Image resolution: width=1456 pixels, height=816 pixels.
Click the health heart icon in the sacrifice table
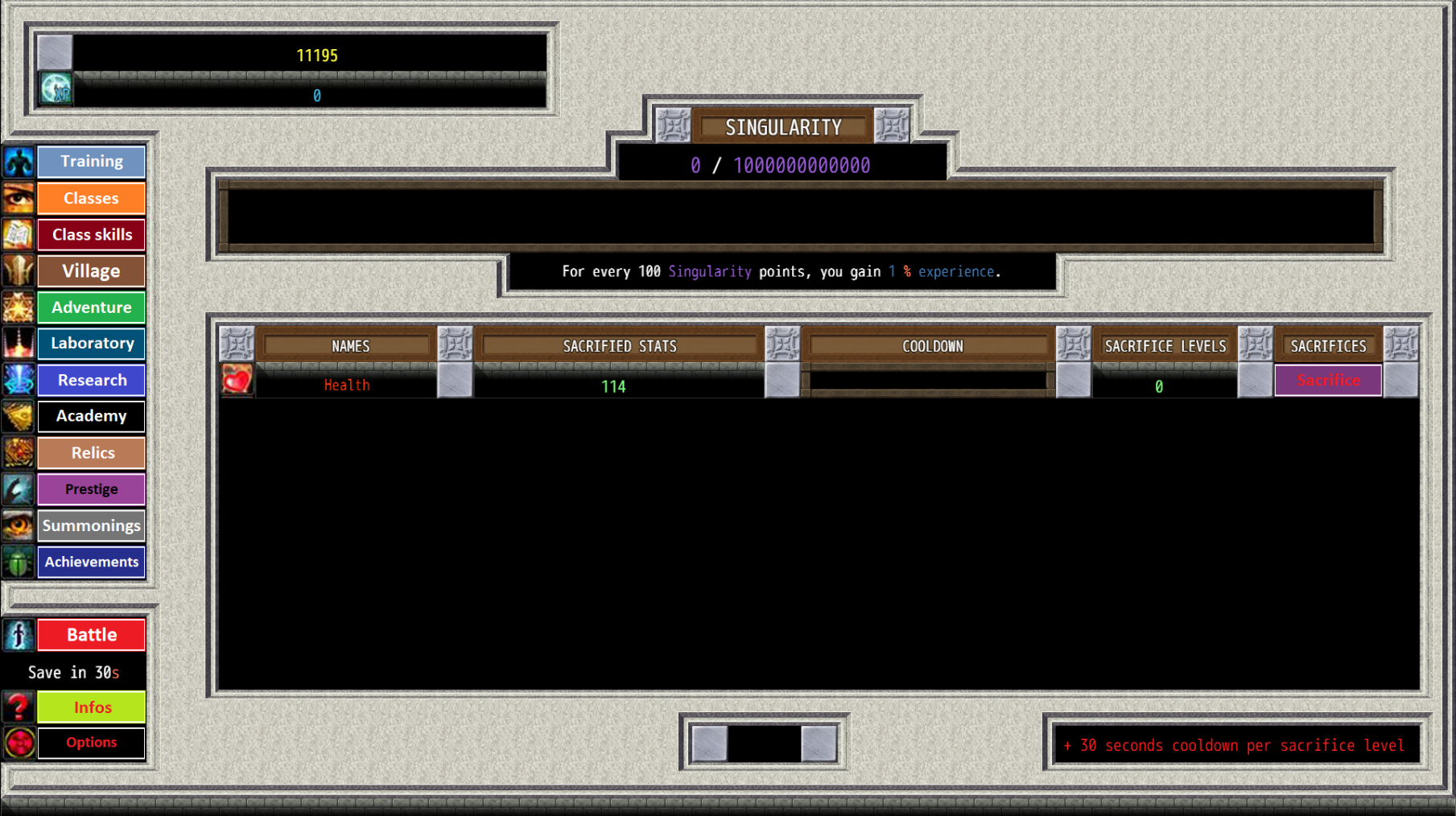(237, 380)
